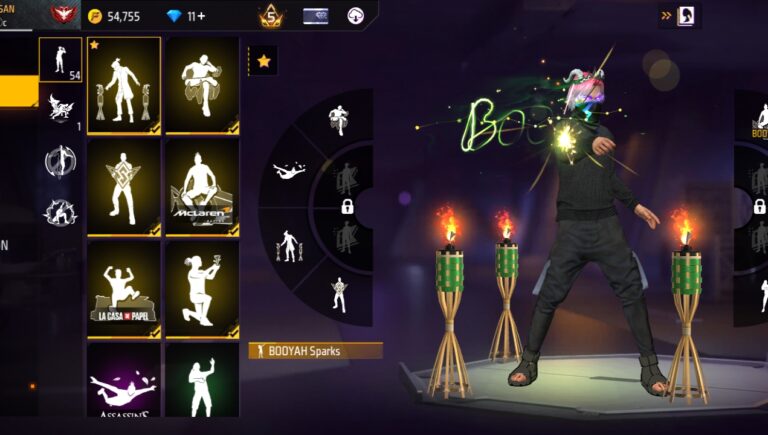768x435 pixels.
Task: Expand the panel with the double-arrow character button
Action: click(x=679, y=16)
